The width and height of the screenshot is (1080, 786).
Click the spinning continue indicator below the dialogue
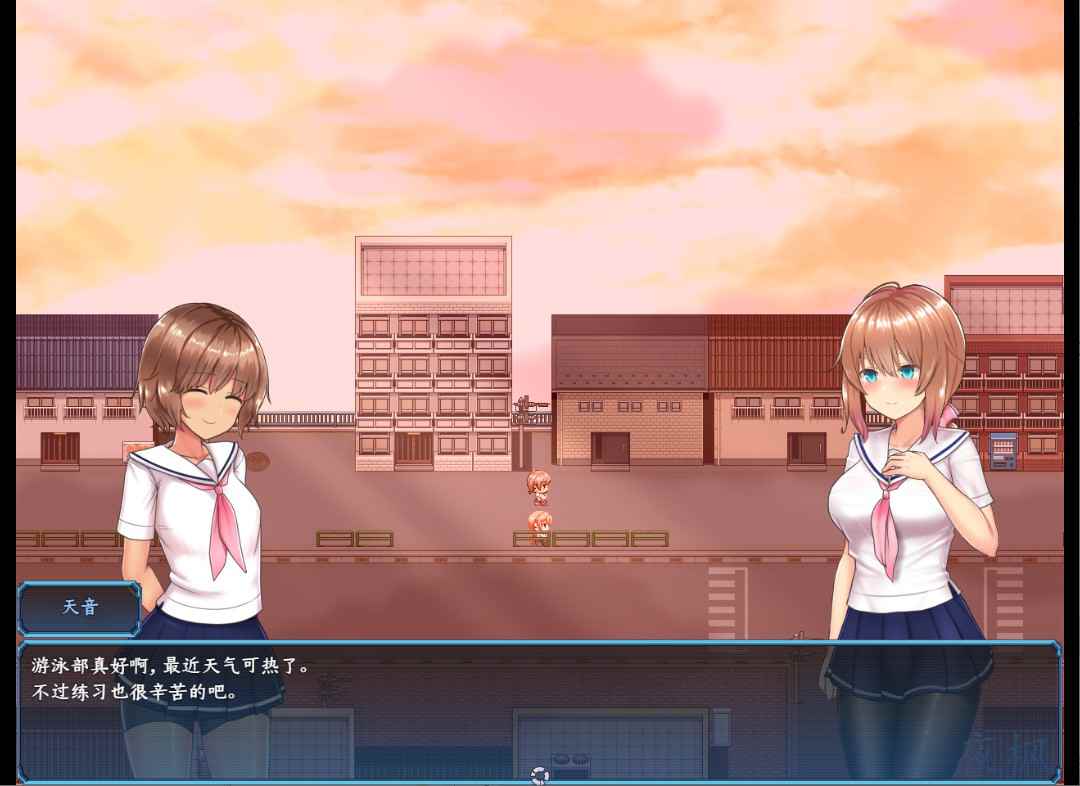[x=540, y=775]
